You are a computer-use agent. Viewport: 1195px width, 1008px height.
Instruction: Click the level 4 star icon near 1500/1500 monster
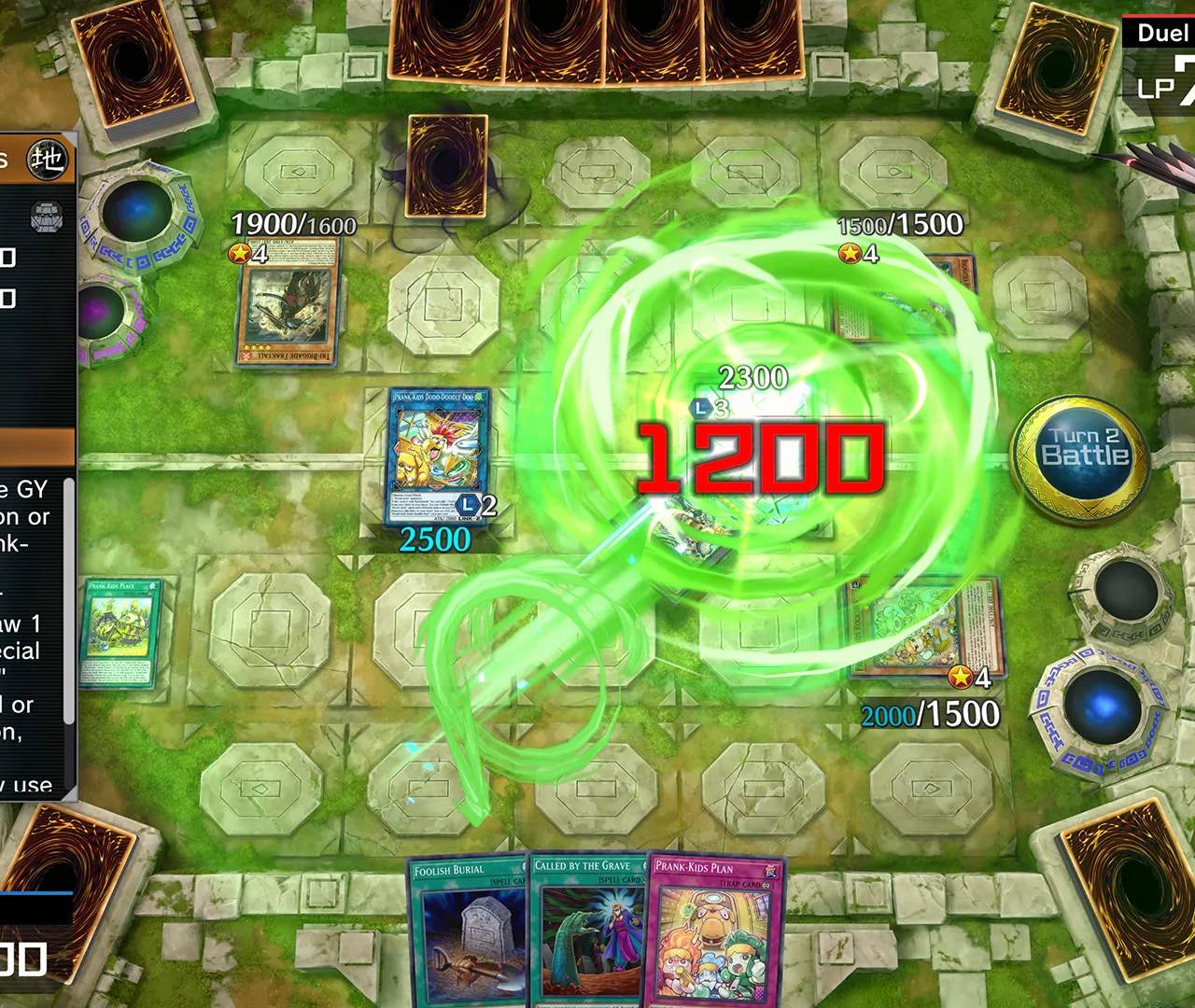(x=852, y=252)
